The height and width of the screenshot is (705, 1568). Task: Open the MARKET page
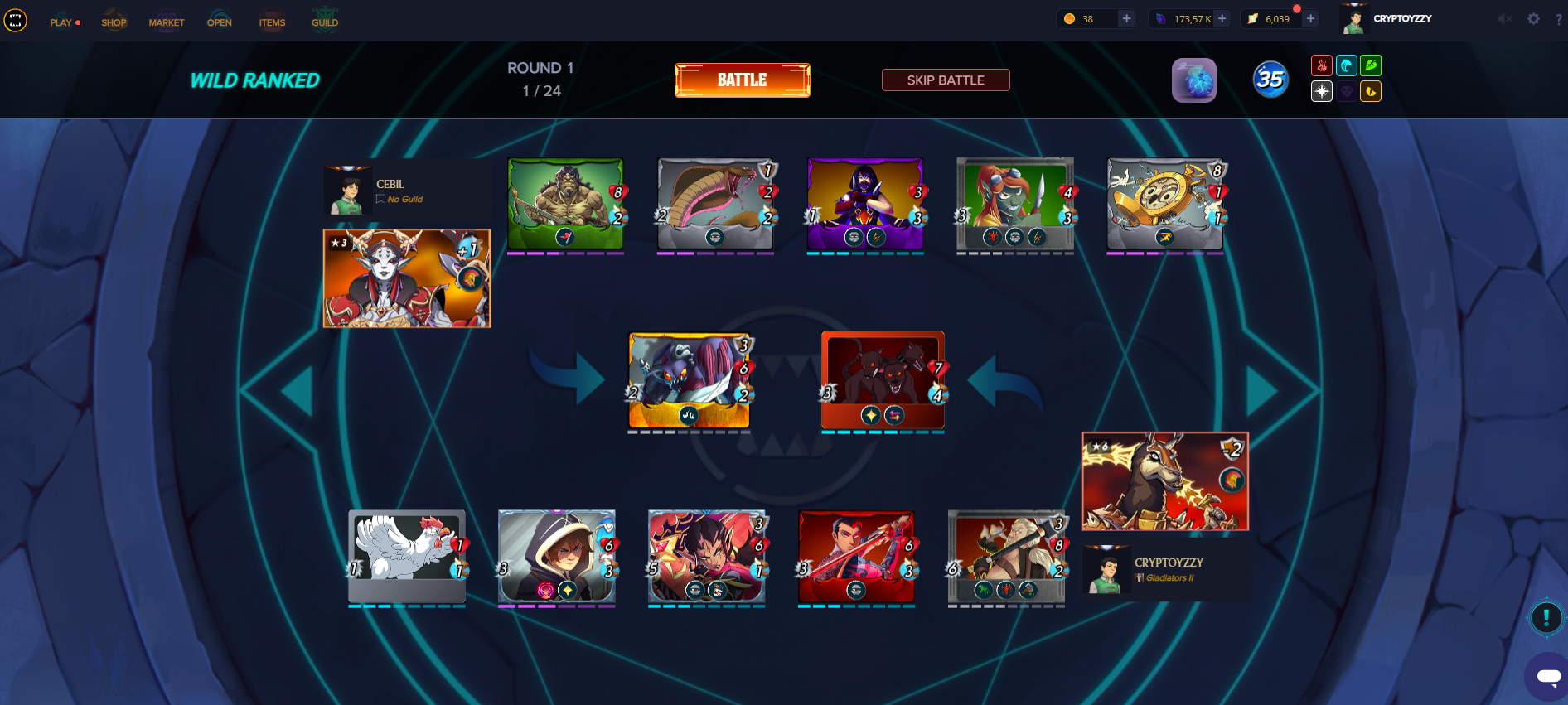click(x=167, y=22)
